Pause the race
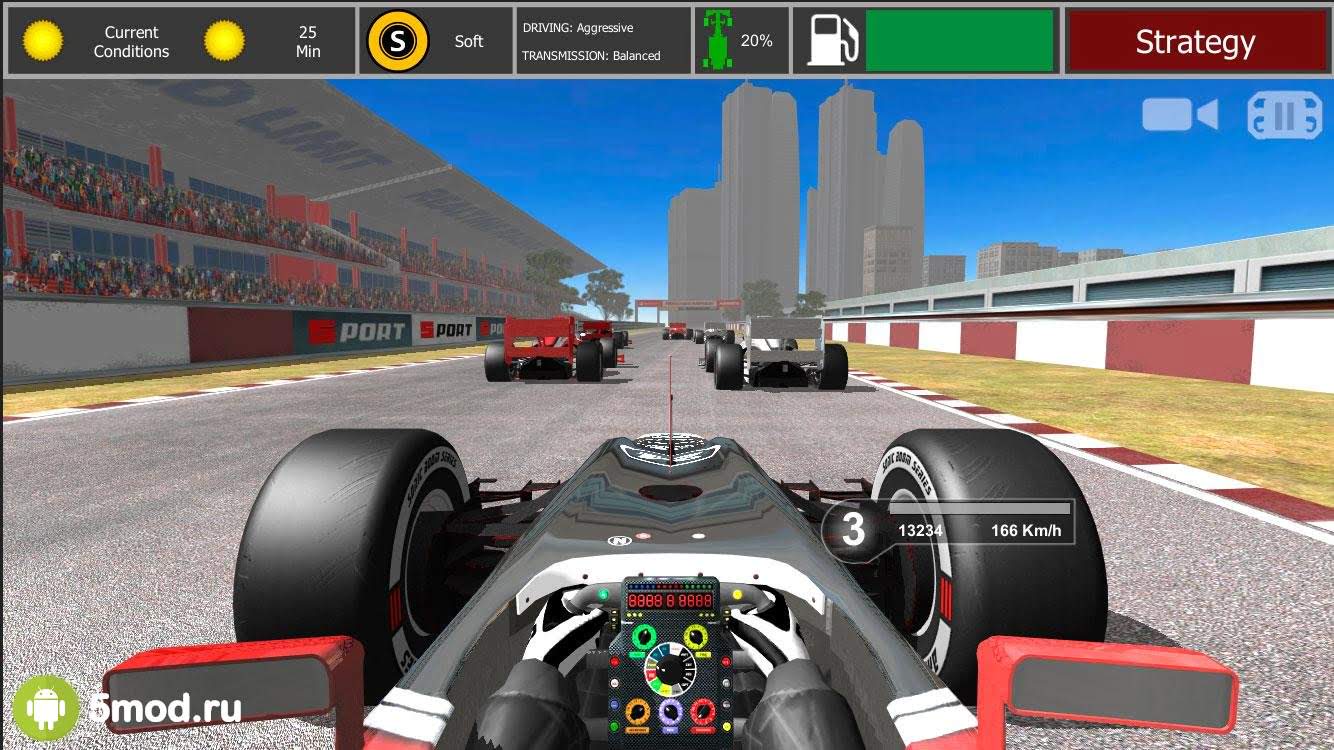1334x750 pixels. pos(1284,117)
